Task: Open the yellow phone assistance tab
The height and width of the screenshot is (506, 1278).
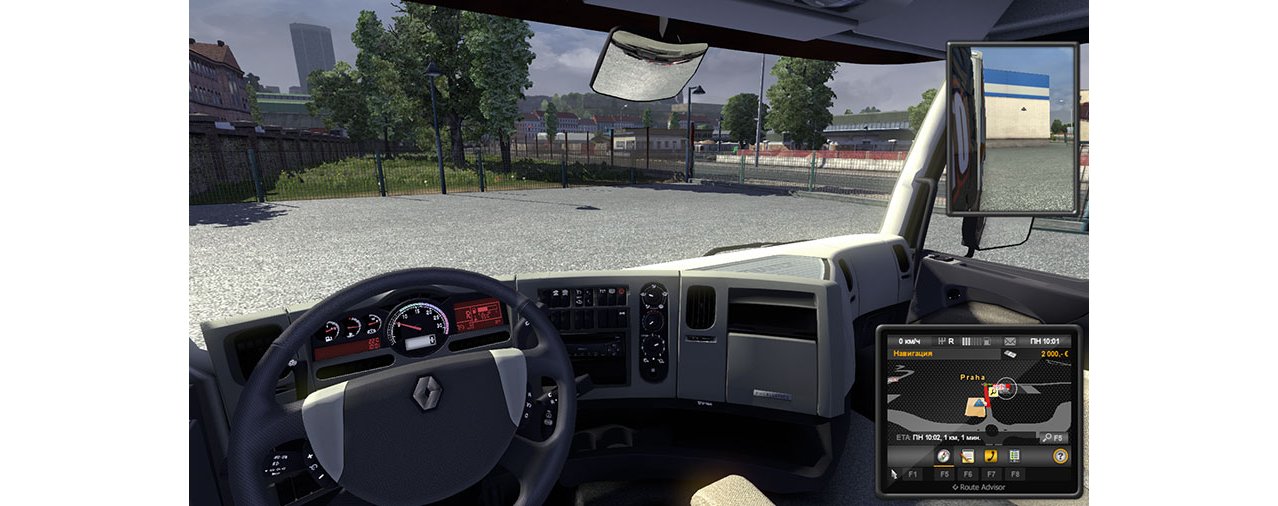Action: [x=991, y=456]
